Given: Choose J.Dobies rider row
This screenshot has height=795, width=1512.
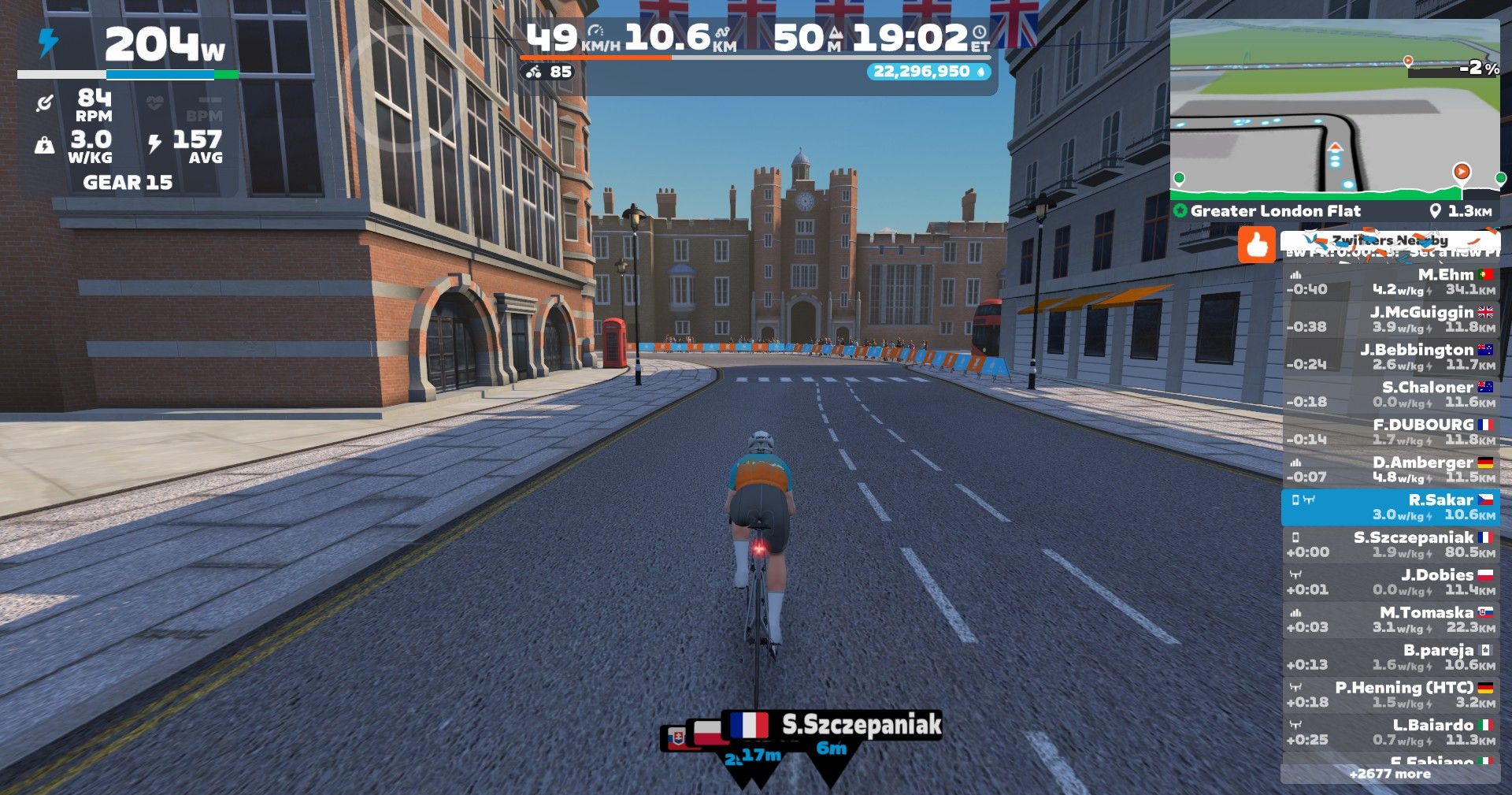Looking at the screenshot, I should tap(1390, 582).
